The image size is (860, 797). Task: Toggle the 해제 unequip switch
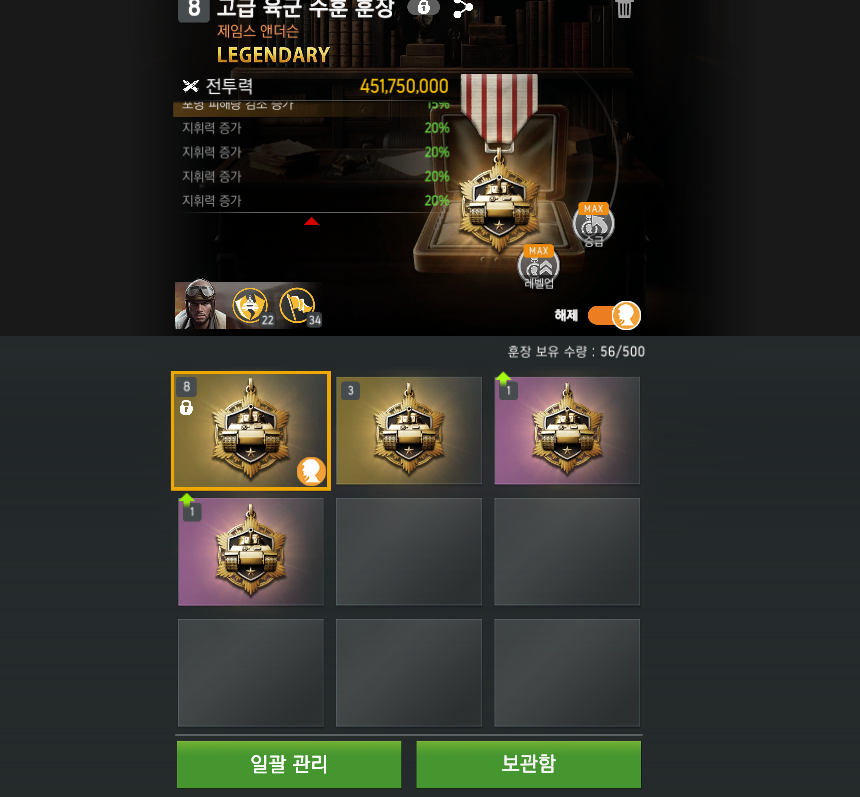[x=614, y=315]
